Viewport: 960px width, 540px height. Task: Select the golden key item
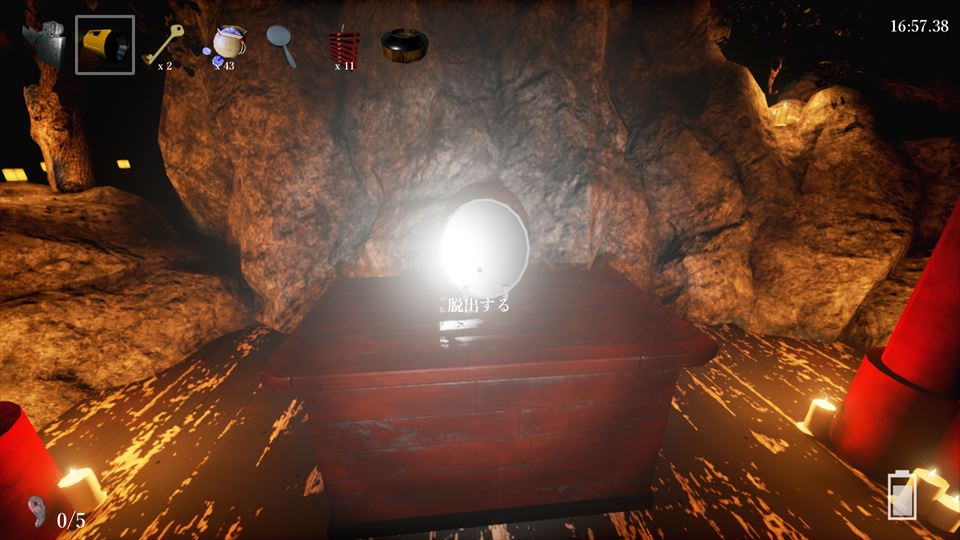click(162, 43)
